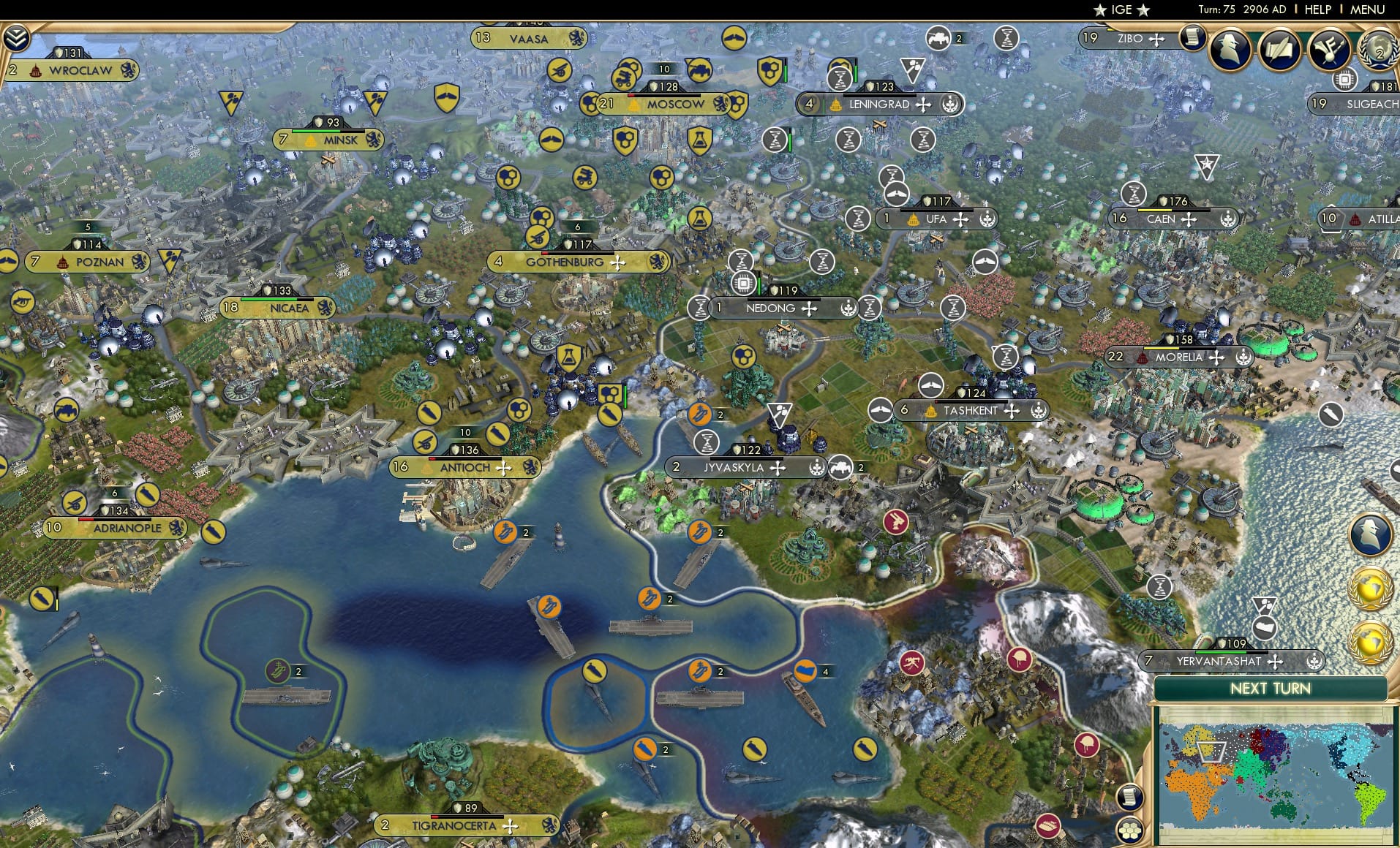Open the notification log scroll icon near Zibo
Screen dimensions: 1400x848
(1192, 38)
